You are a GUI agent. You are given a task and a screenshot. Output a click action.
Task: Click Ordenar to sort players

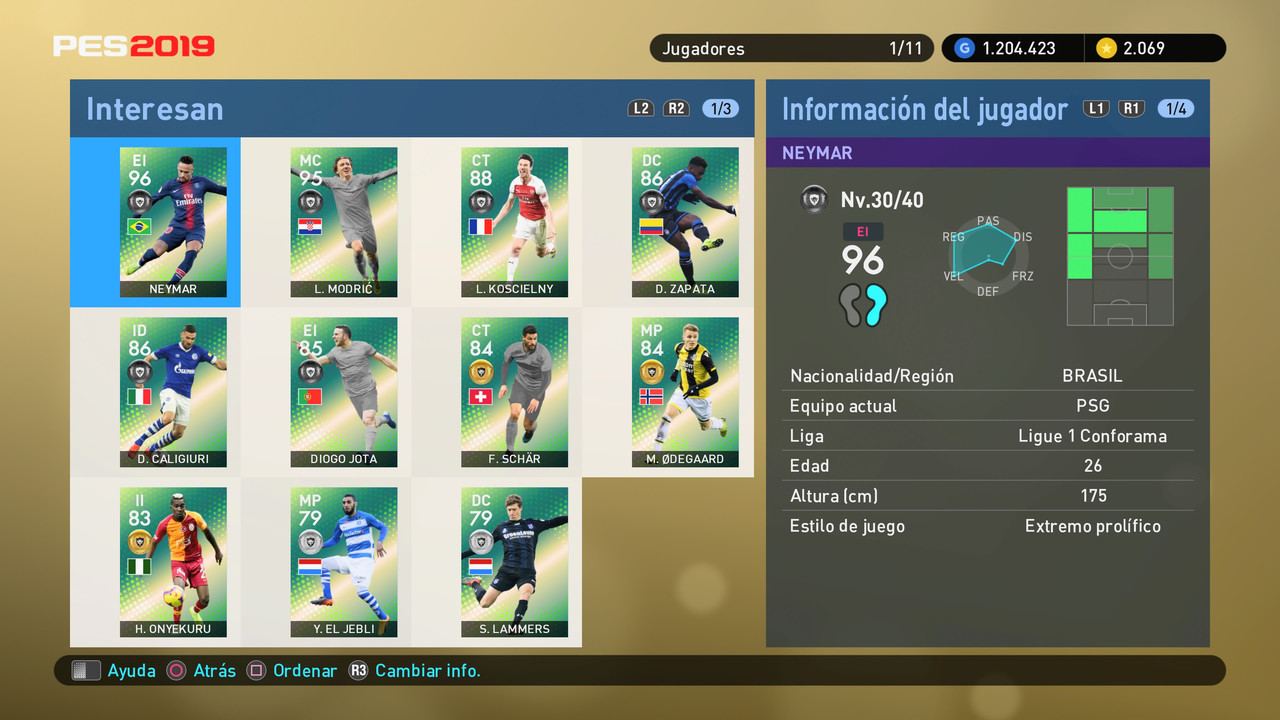click(306, 671)
